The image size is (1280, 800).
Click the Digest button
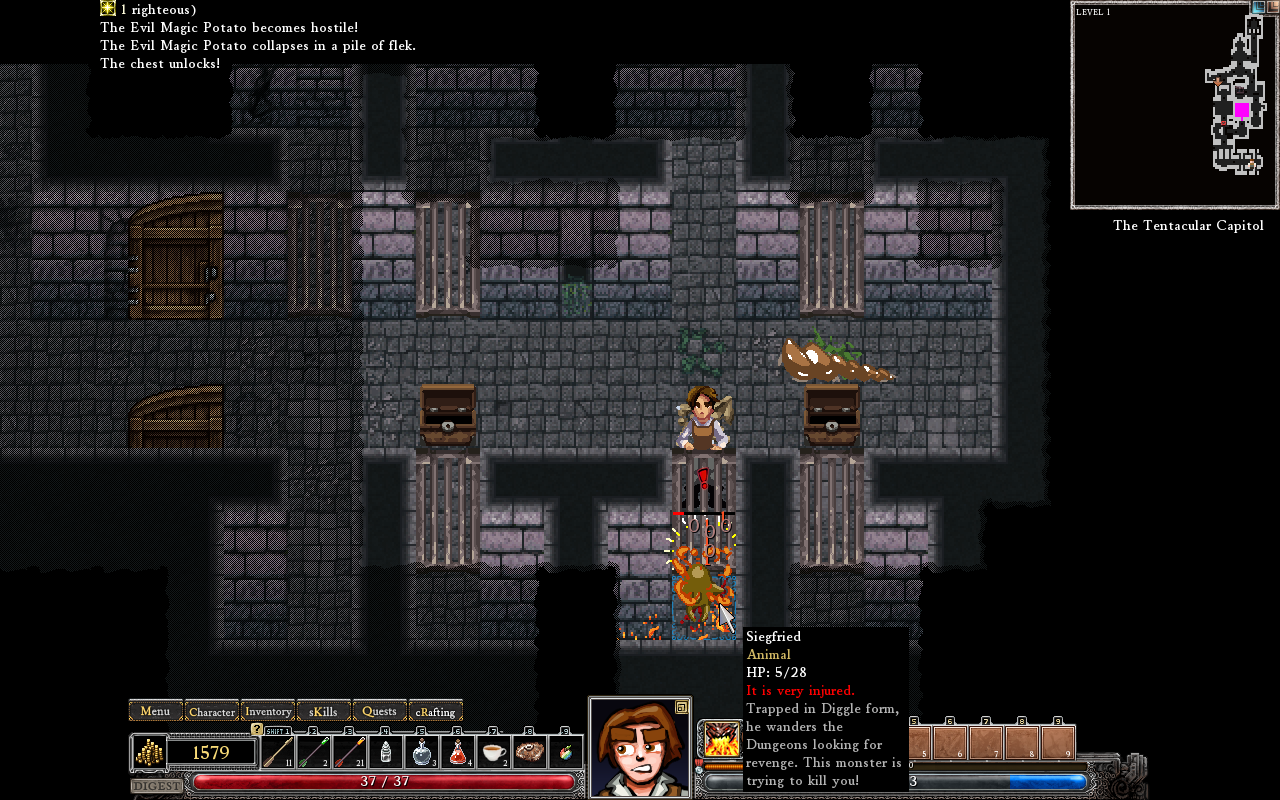[x=157, y=786]
